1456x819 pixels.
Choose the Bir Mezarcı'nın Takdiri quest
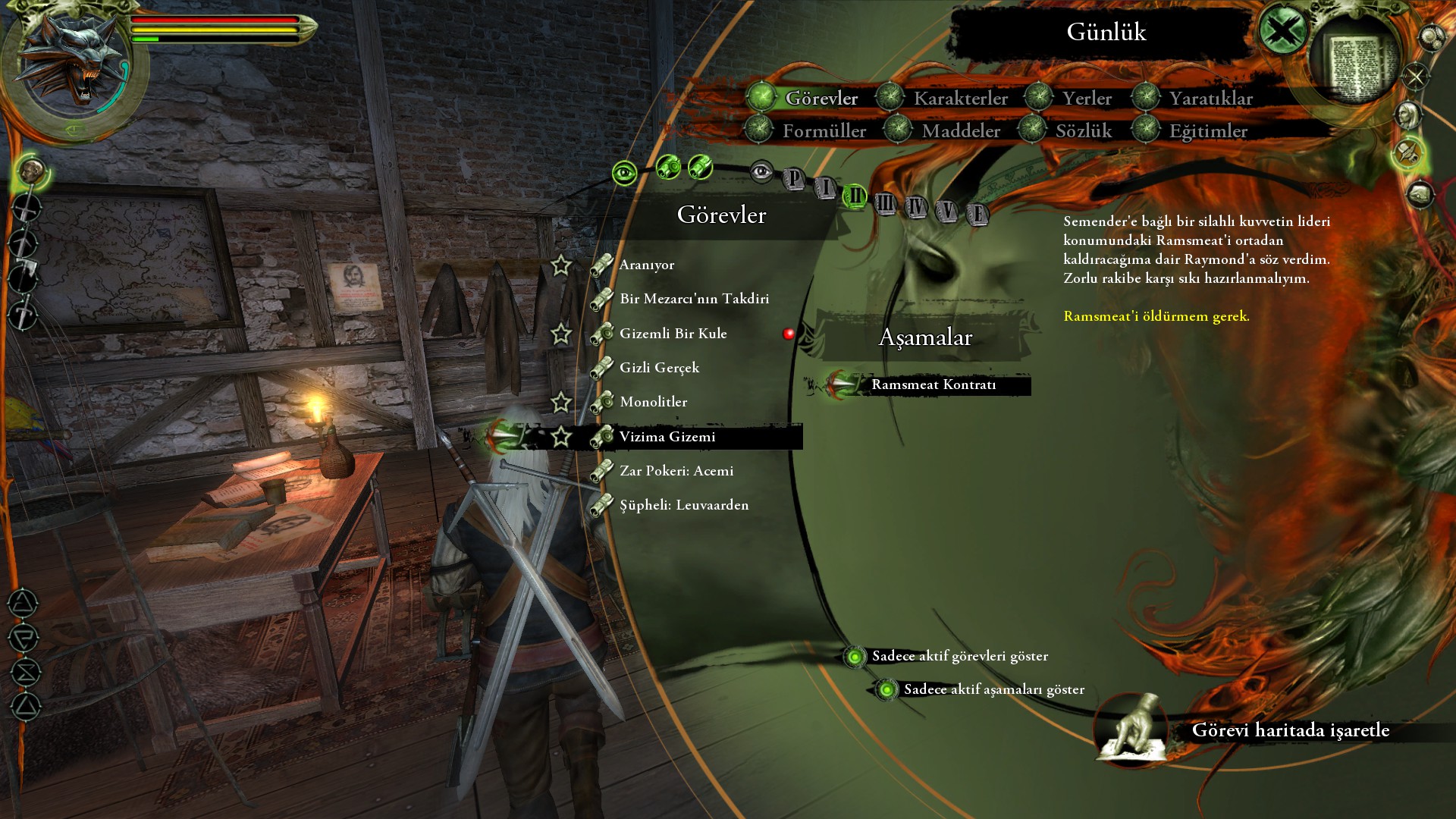[x=694, y=299]
